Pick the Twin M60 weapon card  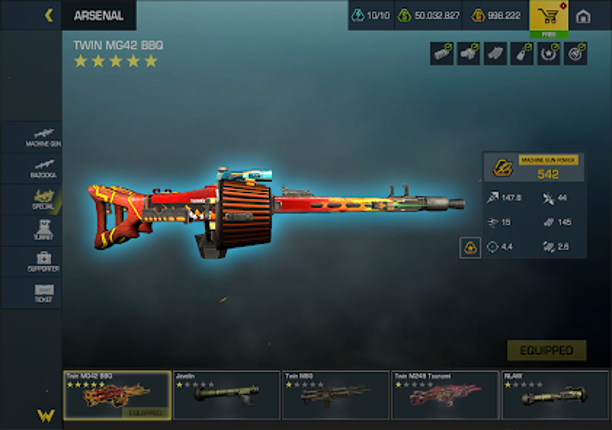click(x=334, y=396)
